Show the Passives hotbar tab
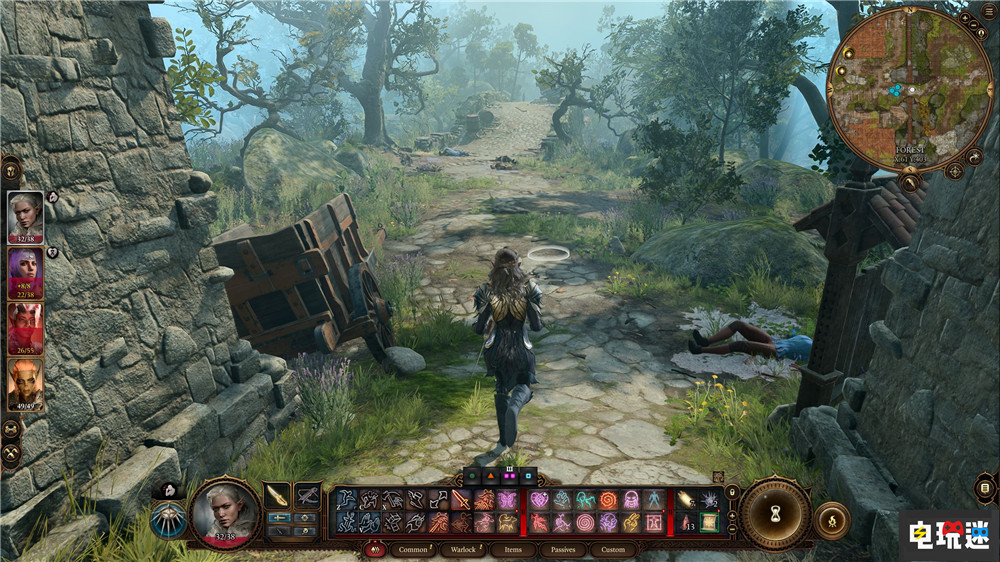Image resolution: width=1000 pixels, height=562 pixels. 563,549
